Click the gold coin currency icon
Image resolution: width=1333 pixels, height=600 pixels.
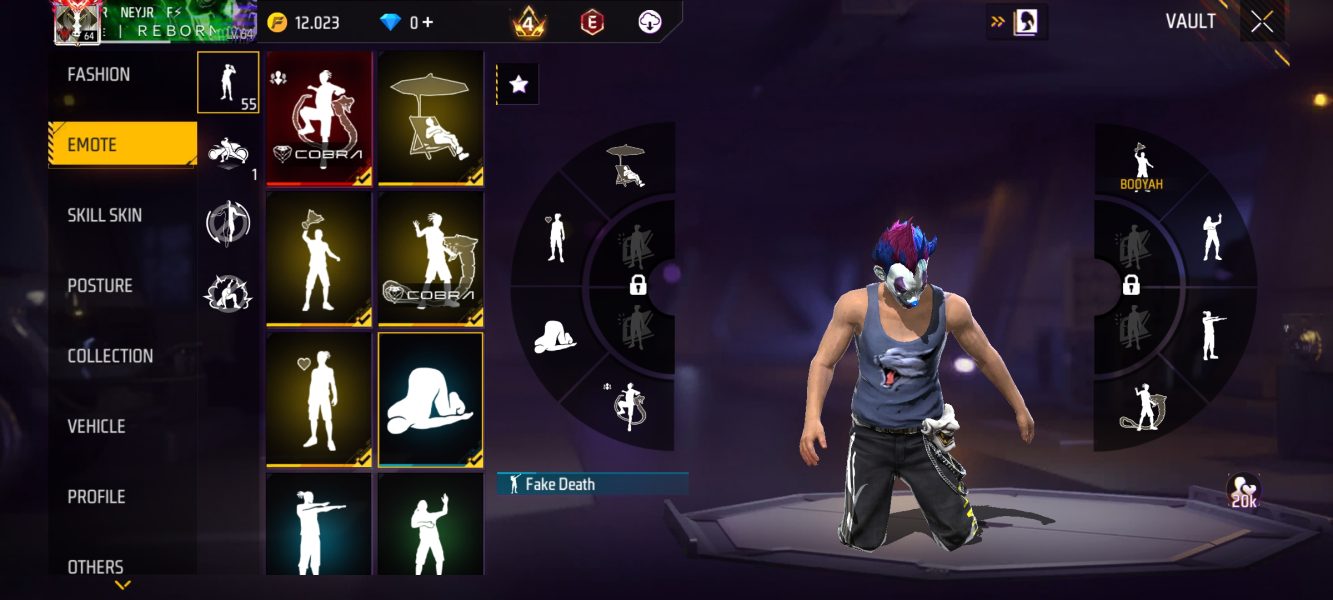click(277, 22)
